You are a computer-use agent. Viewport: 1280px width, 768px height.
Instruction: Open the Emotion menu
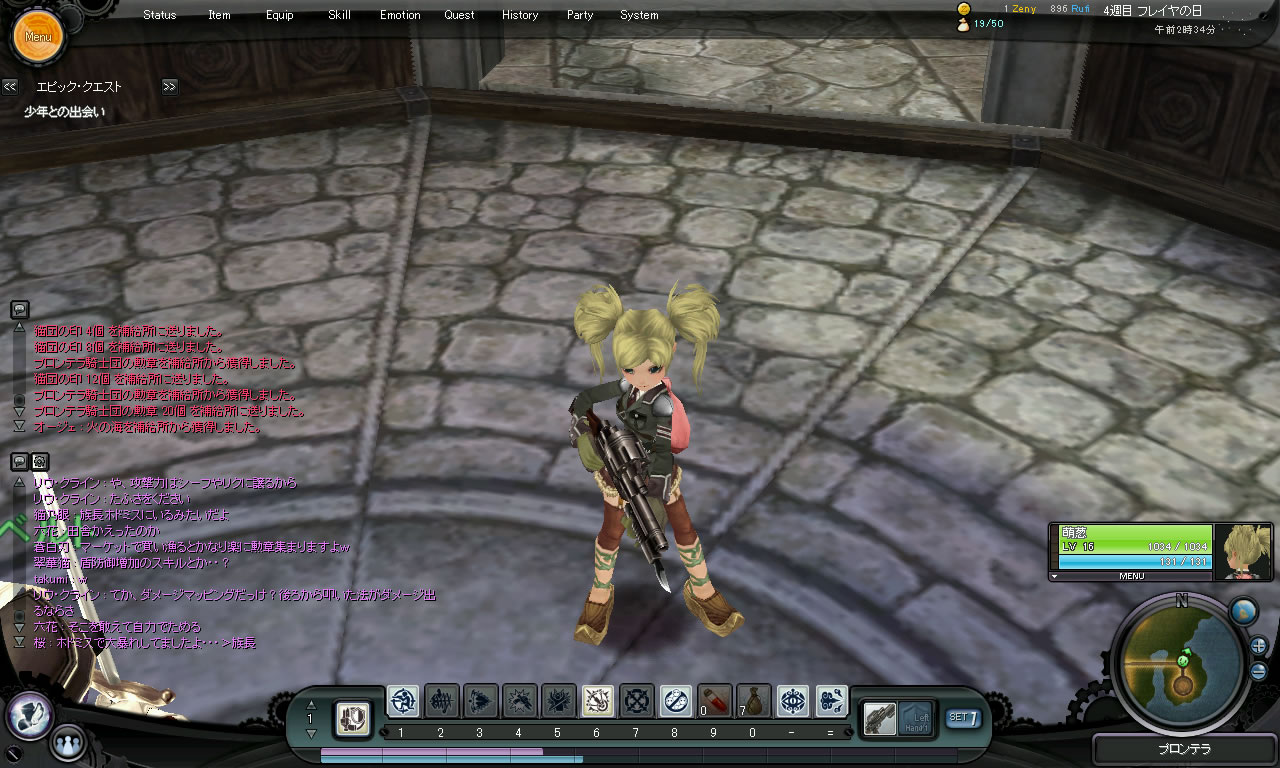click(x=400, y=15)
